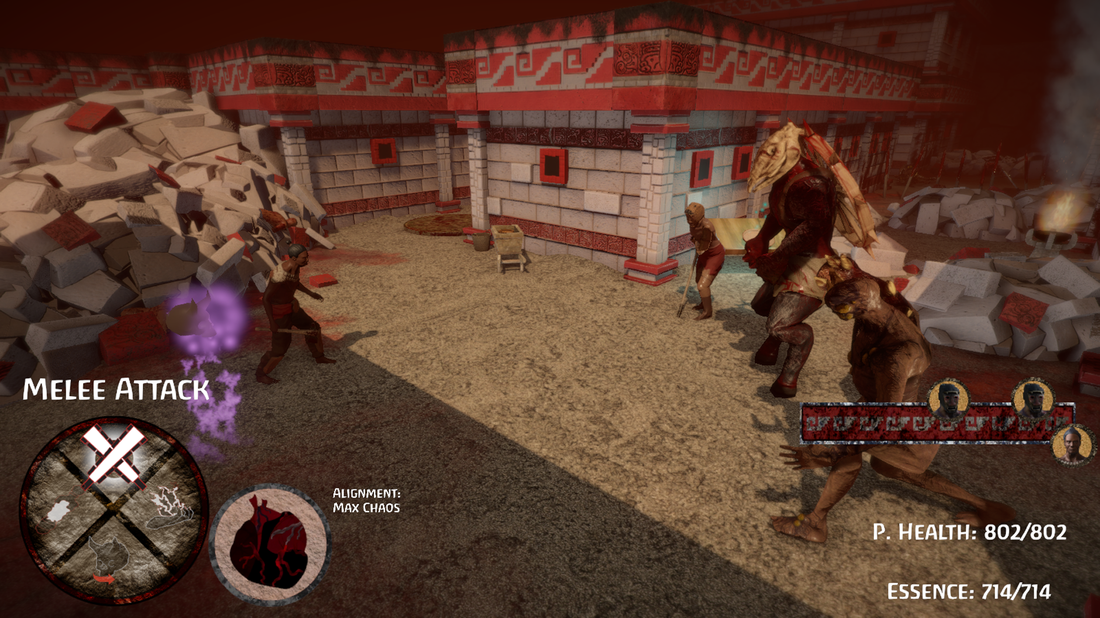1100x618 pixels.
Task: Select the beast with red arrow ability
Action: [109, 560]
